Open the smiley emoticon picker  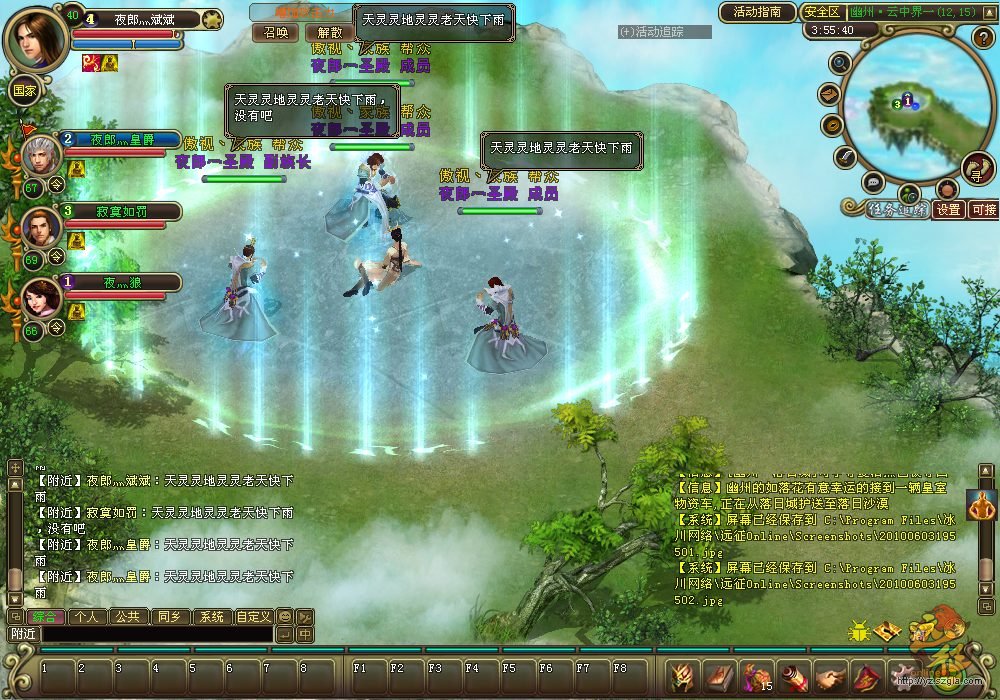285,617
